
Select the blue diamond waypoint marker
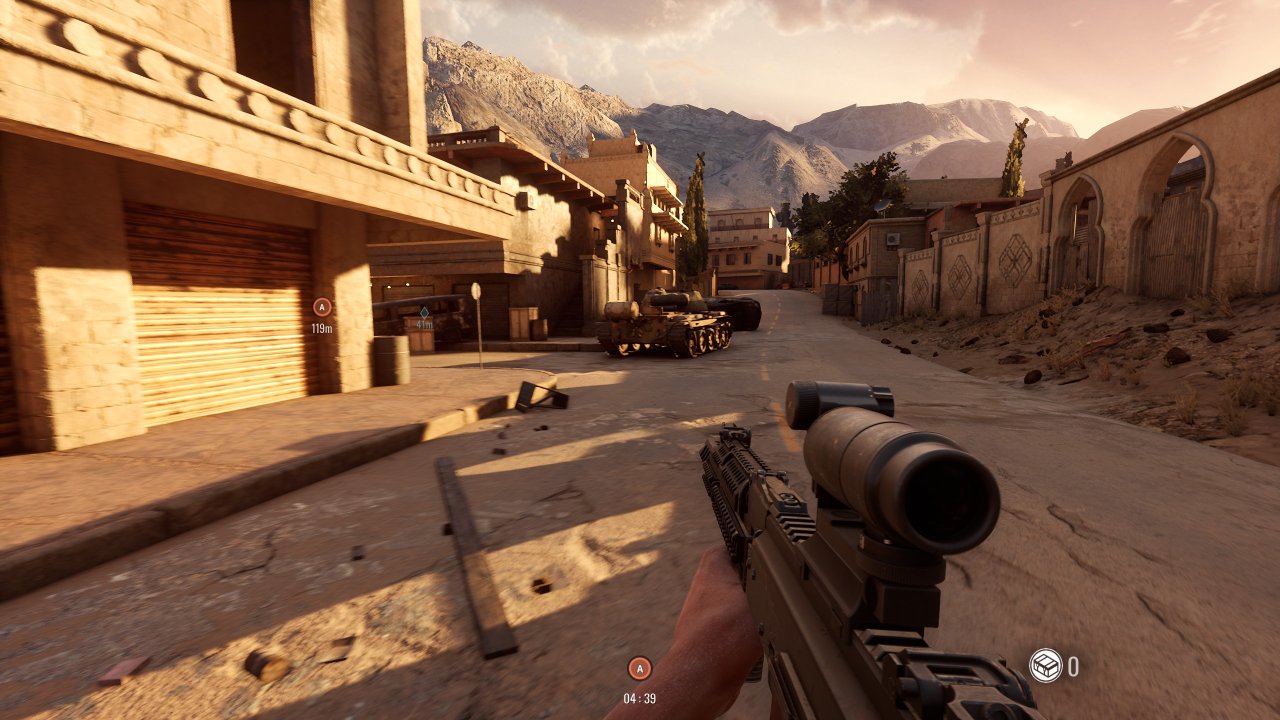click(424, 312)
